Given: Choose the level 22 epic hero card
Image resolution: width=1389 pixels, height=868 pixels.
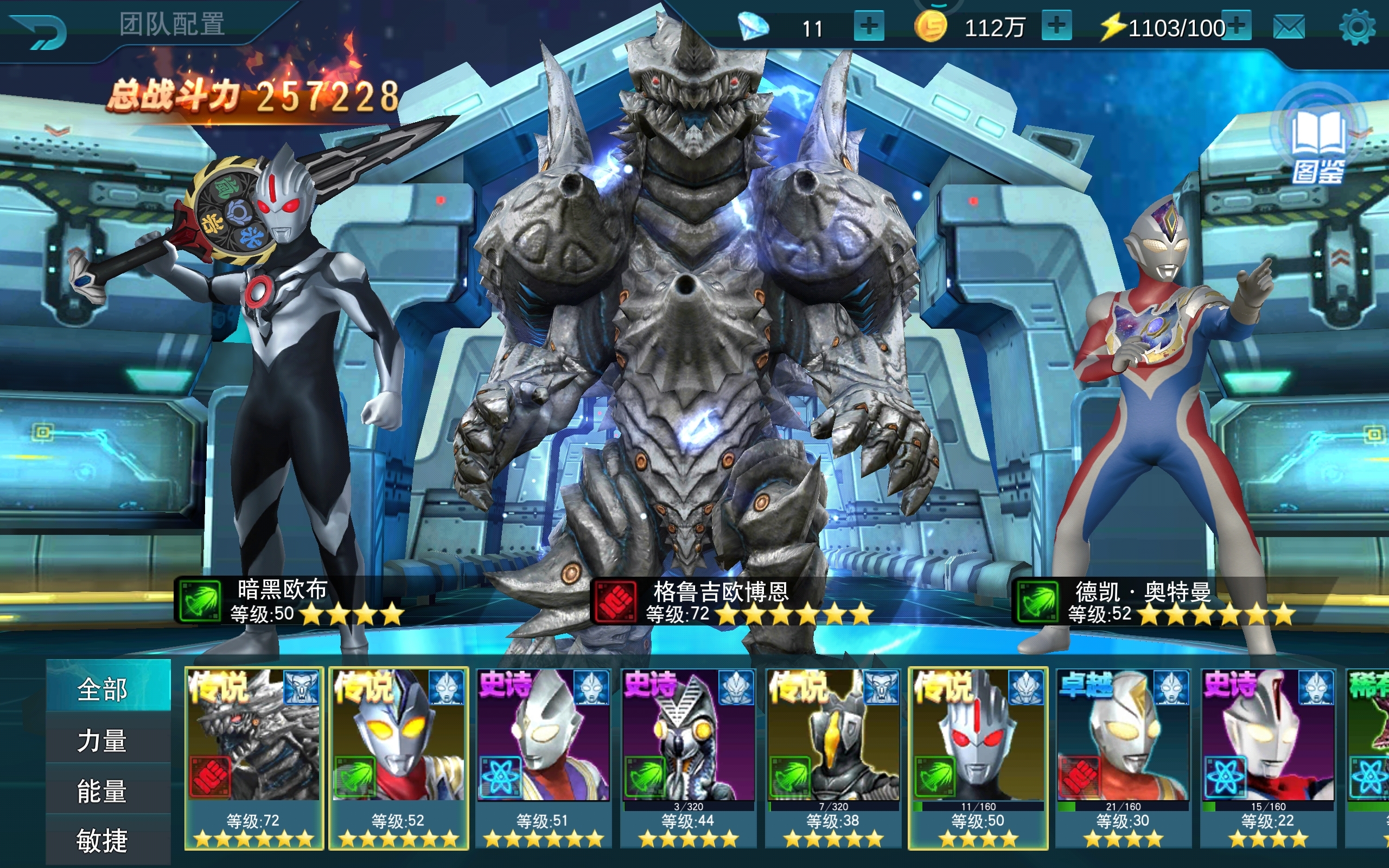Looking at the screenshot, I should pos(1267,757).
